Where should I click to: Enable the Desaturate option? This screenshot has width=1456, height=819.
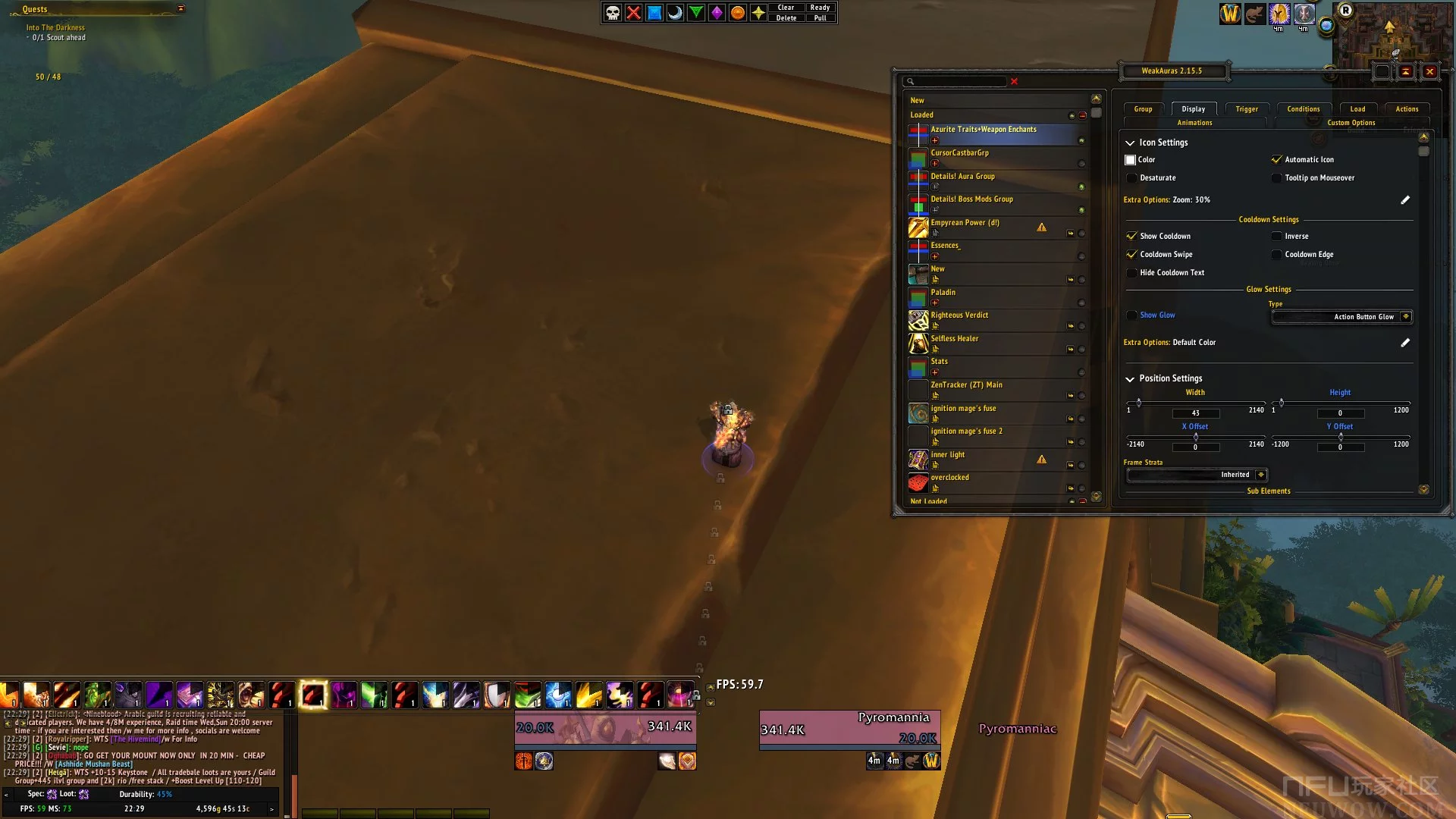point(1131,178)
